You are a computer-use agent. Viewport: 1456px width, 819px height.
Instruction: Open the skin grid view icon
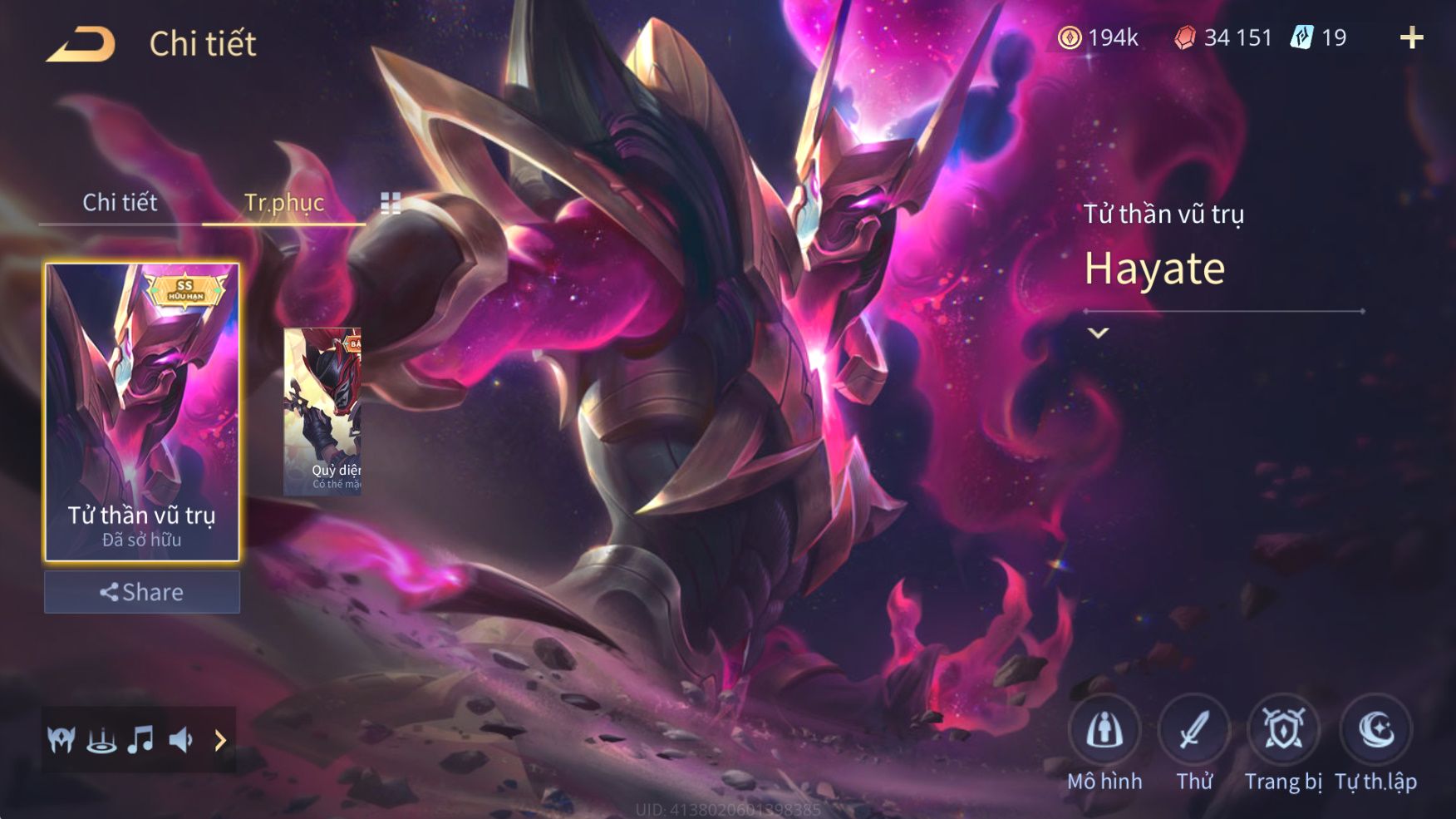click(391, 203)
